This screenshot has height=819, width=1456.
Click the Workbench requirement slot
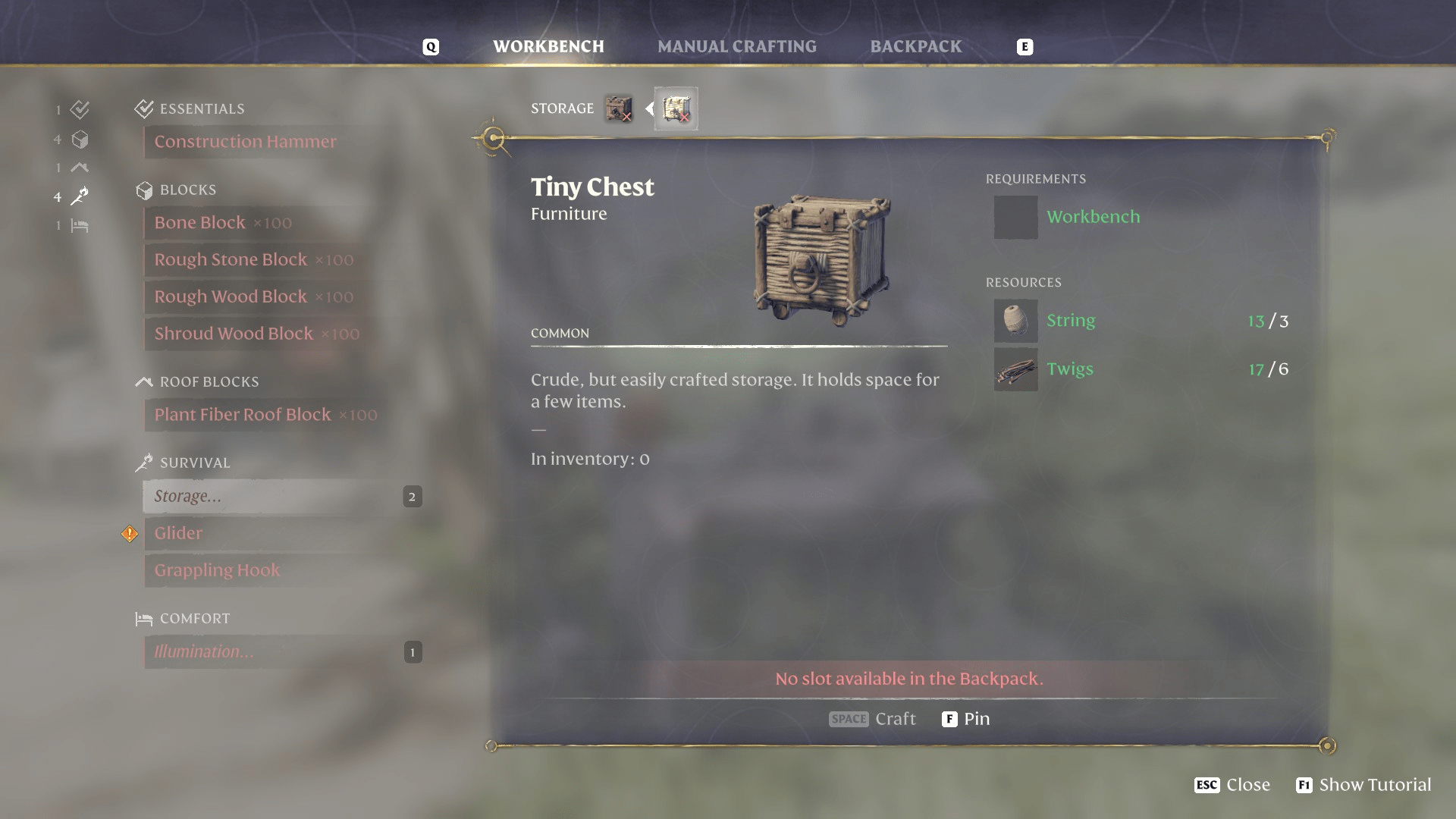[x=1015, y=218]
